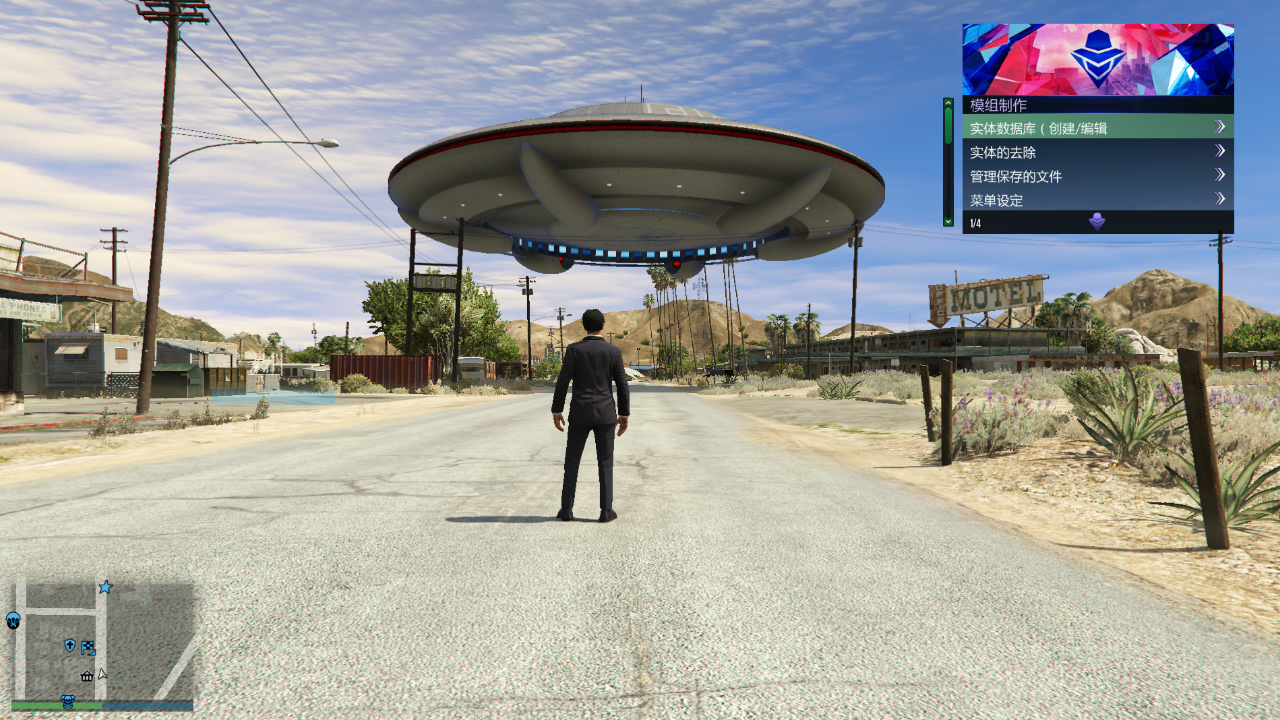
Task: Expand the chevron next to 实体的去除
Action: click(x=1220, y=151)
